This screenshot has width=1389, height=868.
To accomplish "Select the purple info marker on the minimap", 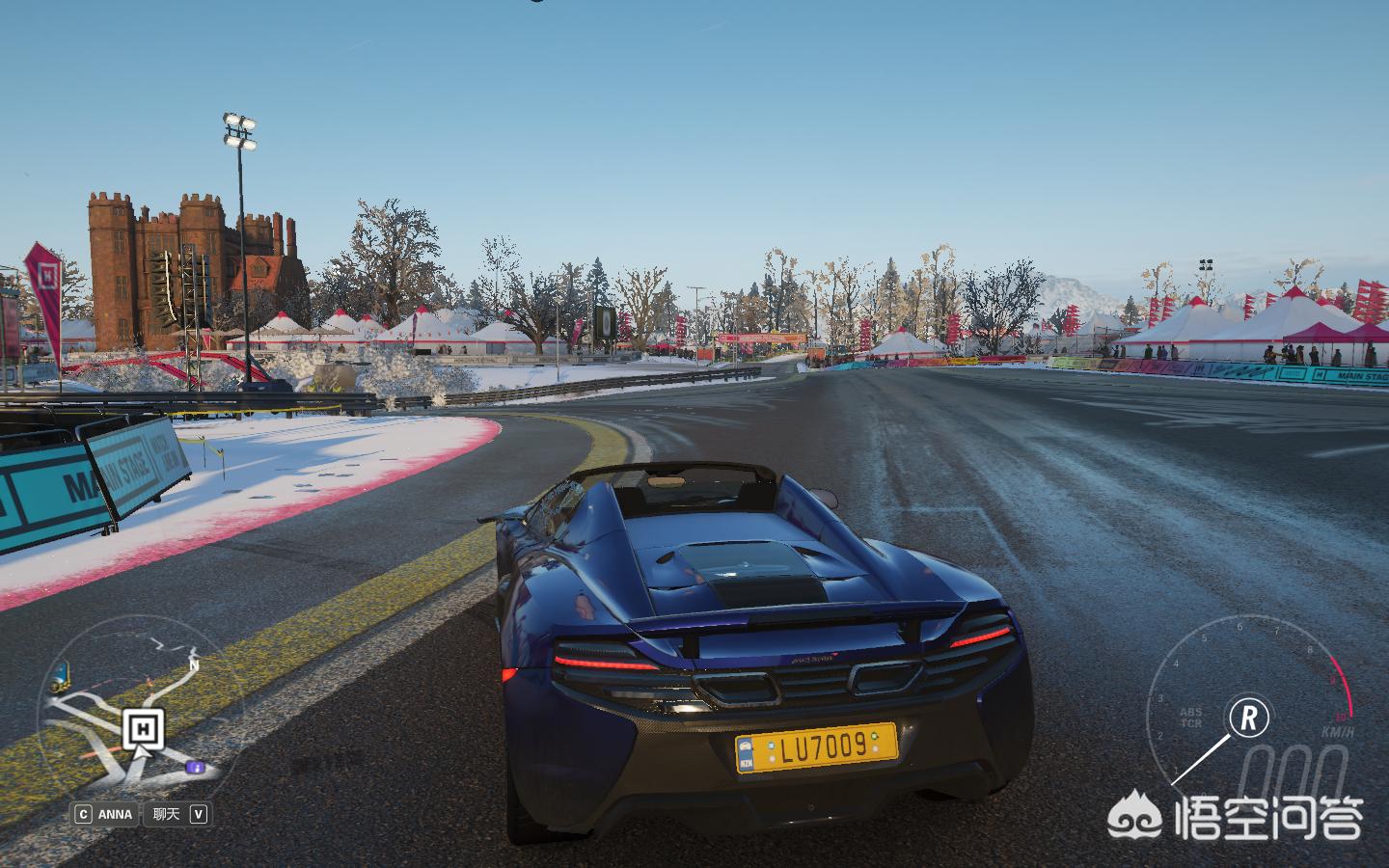I will click(196, 767).
